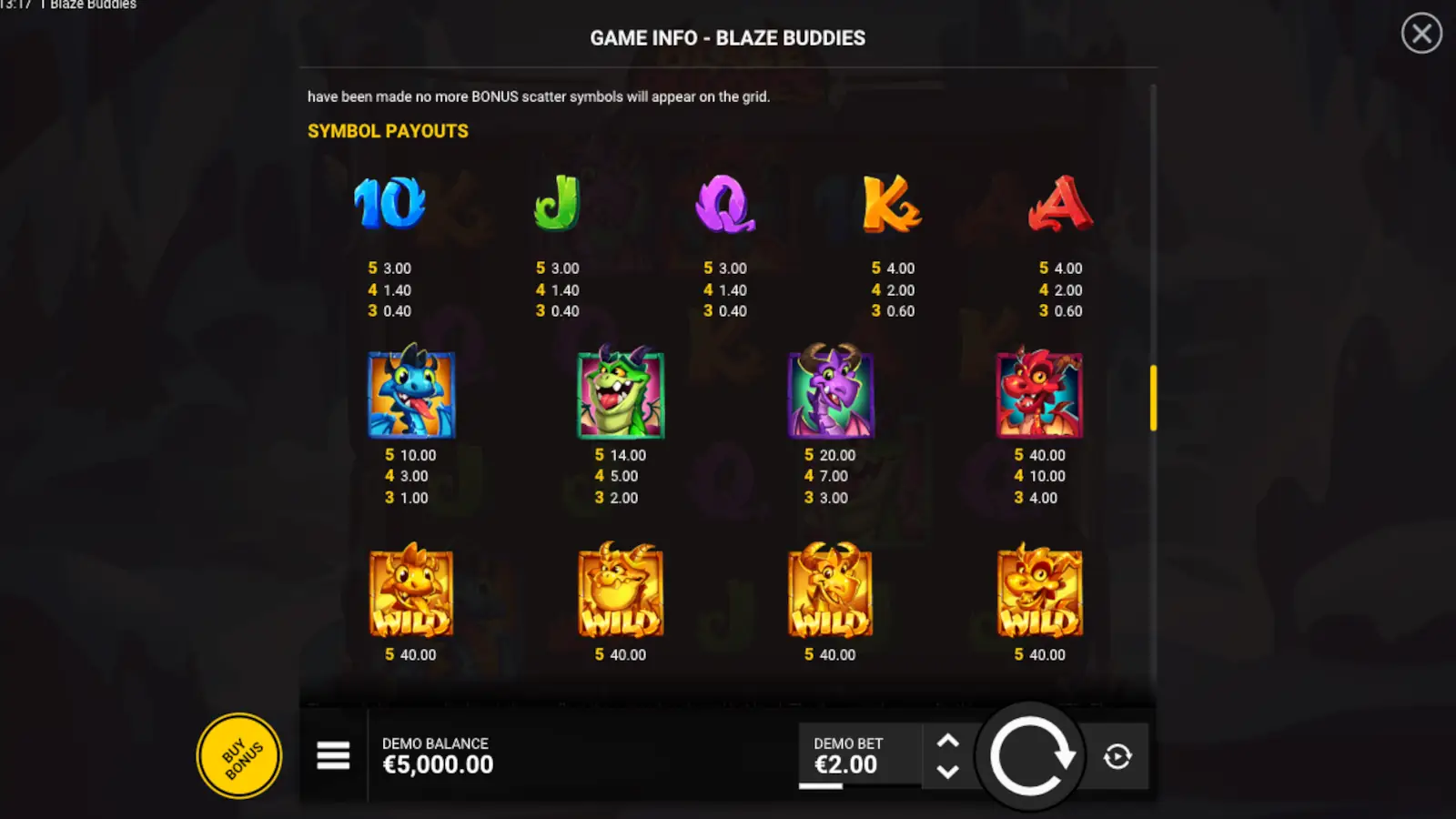
Task: Decrease the demo bet with down arrow
Action: coord(948,773)
